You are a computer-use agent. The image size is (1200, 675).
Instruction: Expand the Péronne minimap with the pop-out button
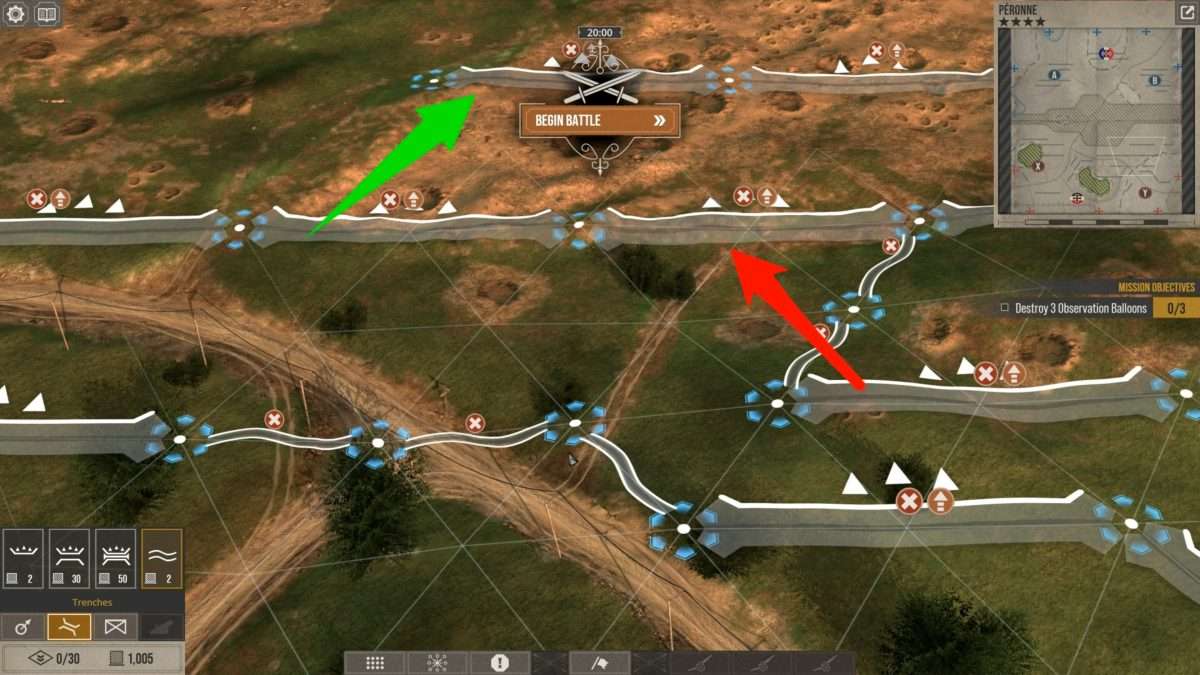coord(1185,14)
